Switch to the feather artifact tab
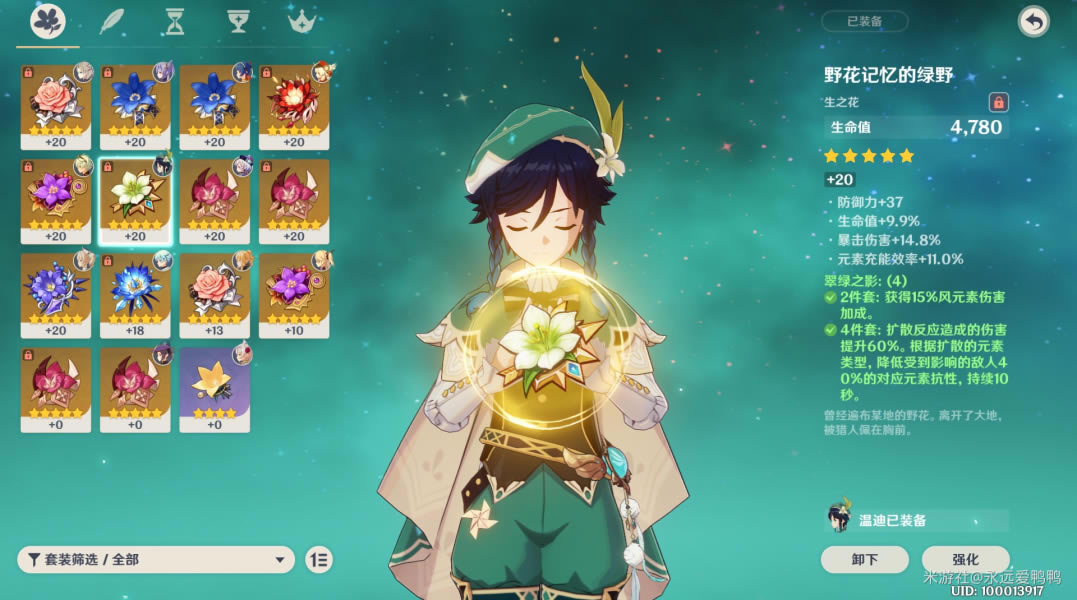Image resolution: width=1077 pixels, height=600 pixels. pyautogui.click(x=111, y=22)
